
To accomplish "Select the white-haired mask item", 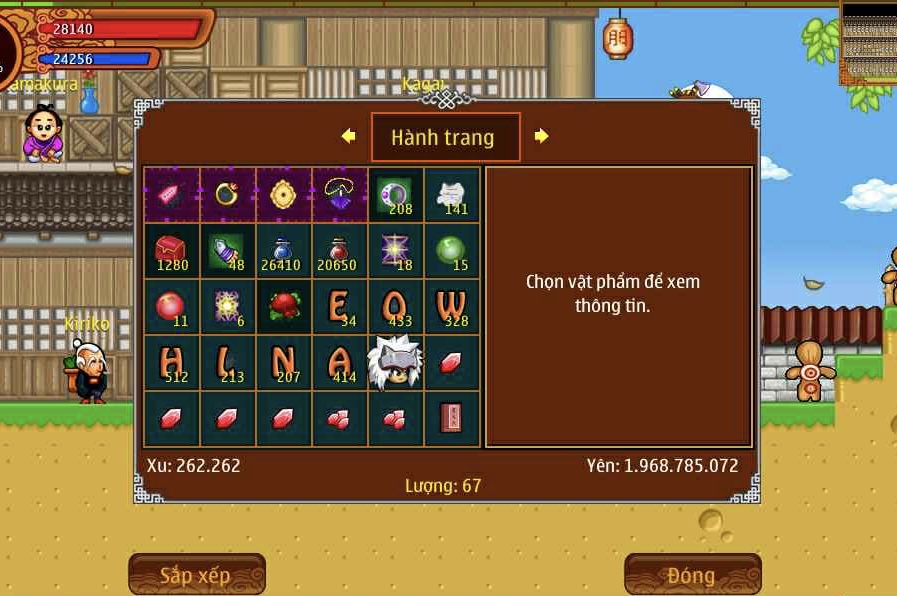I will click(x=396, y=362).
